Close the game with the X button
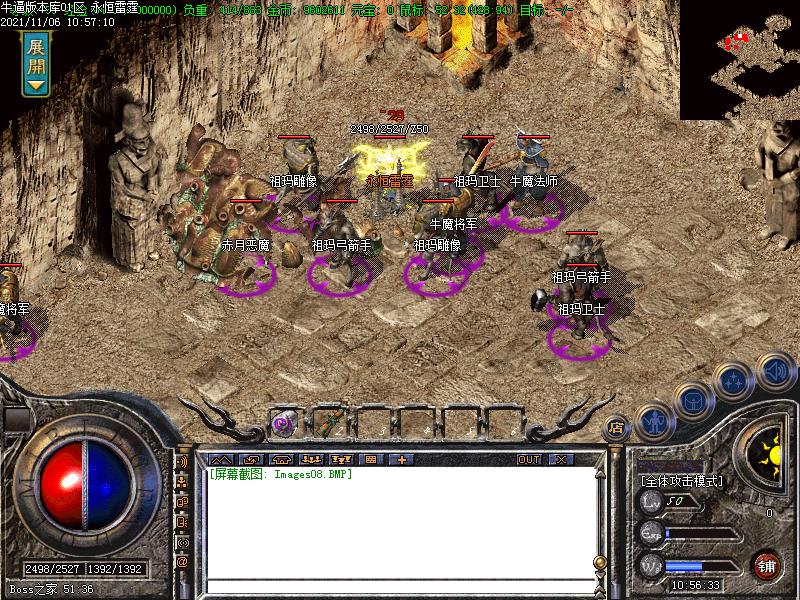800x600 pixels. 560,460
